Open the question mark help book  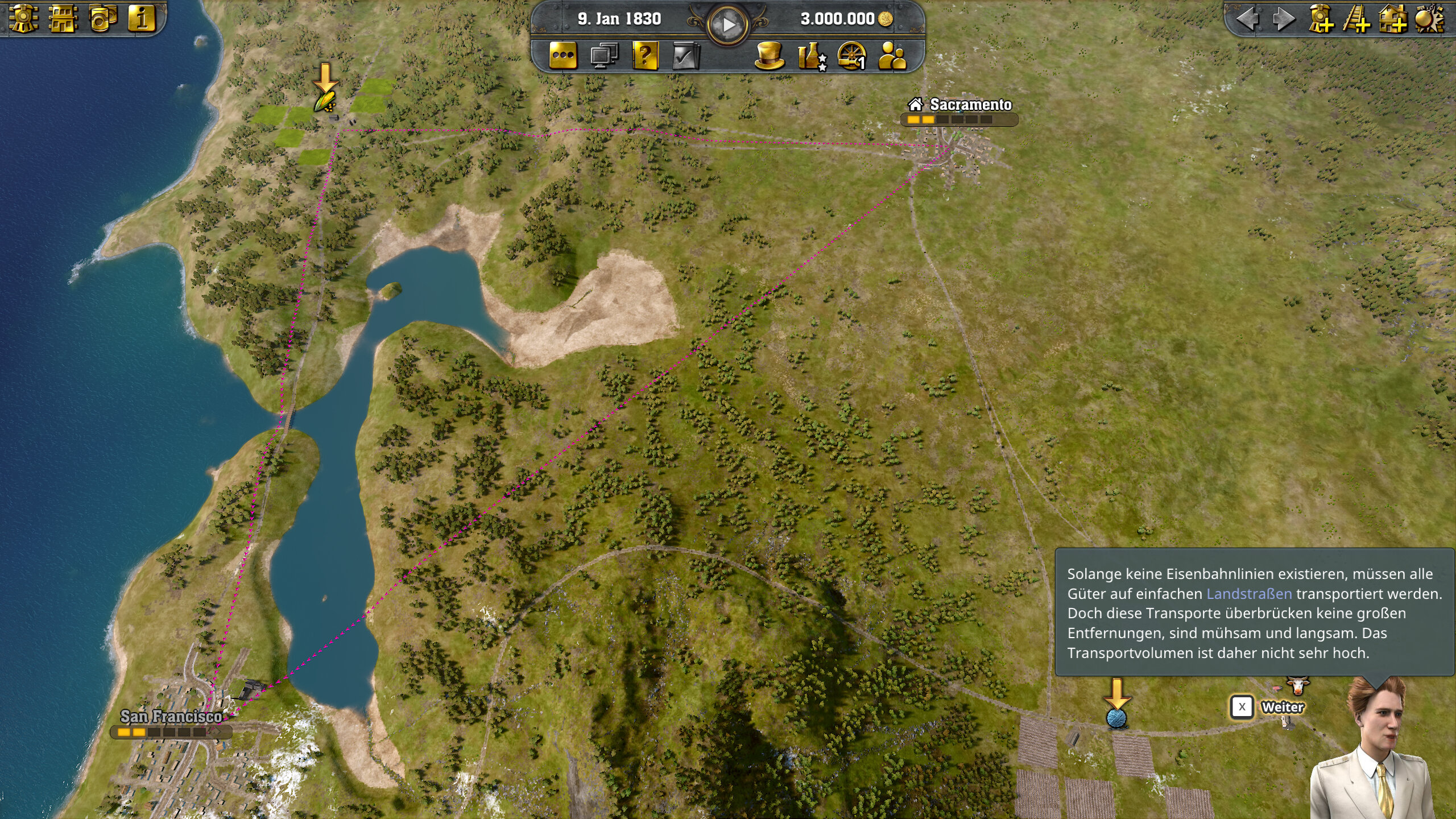click(x=645, y=56)
